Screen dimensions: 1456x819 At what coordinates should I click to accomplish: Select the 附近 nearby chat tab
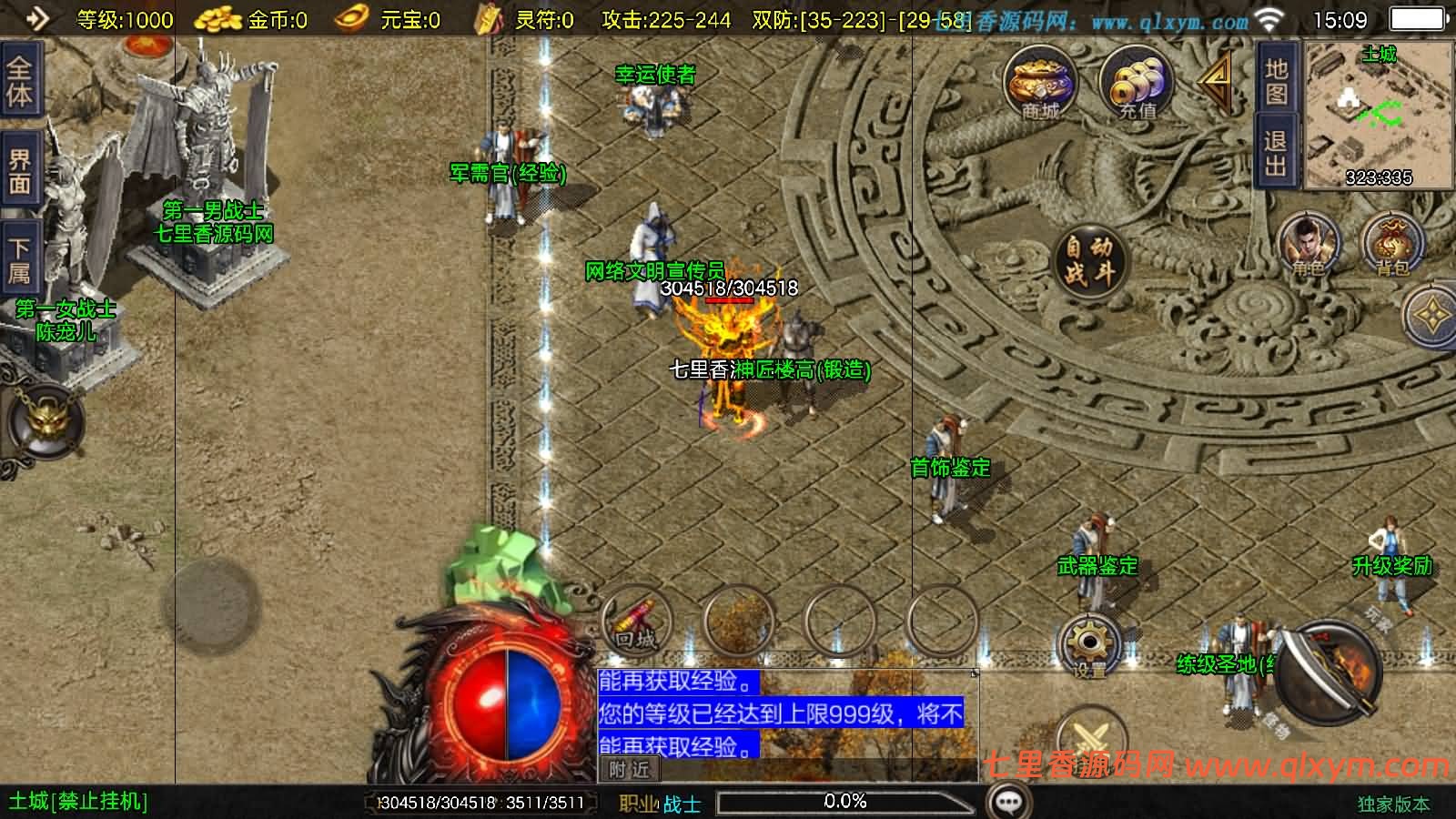click(x=630, y=770)
